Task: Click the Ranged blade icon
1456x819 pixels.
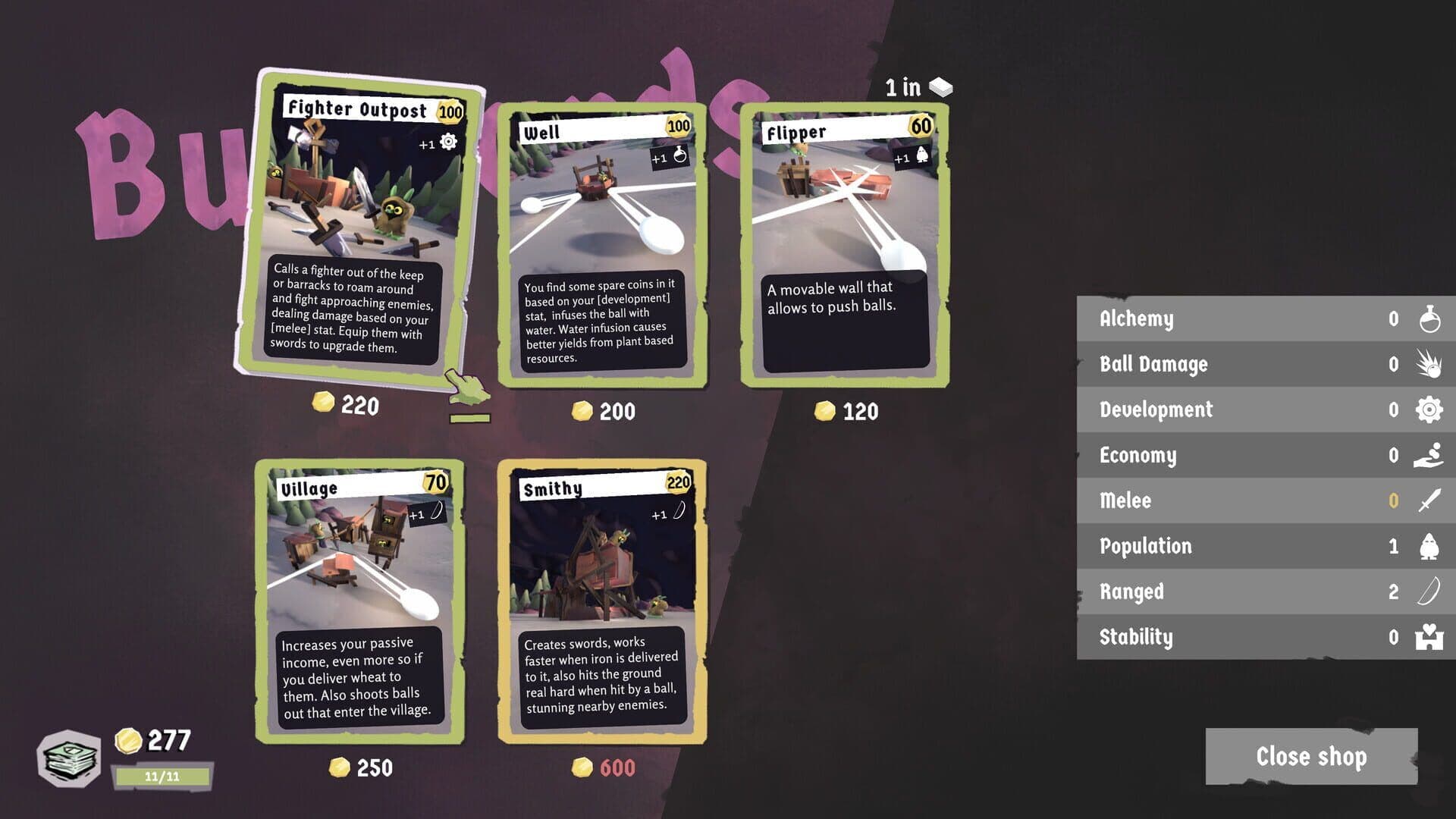Action: (x=1429, y=591)
